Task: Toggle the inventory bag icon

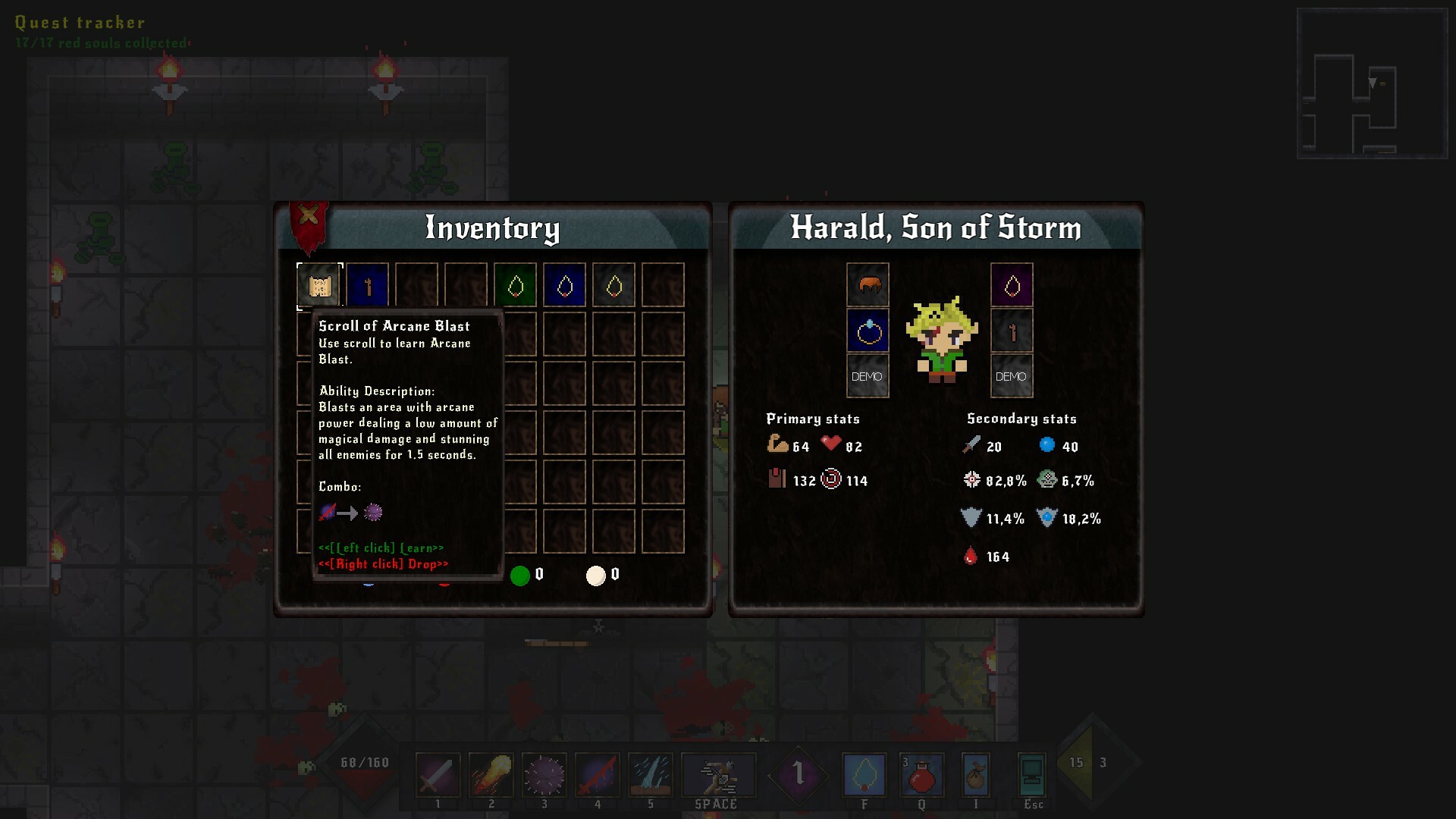Action: point(975,775)
